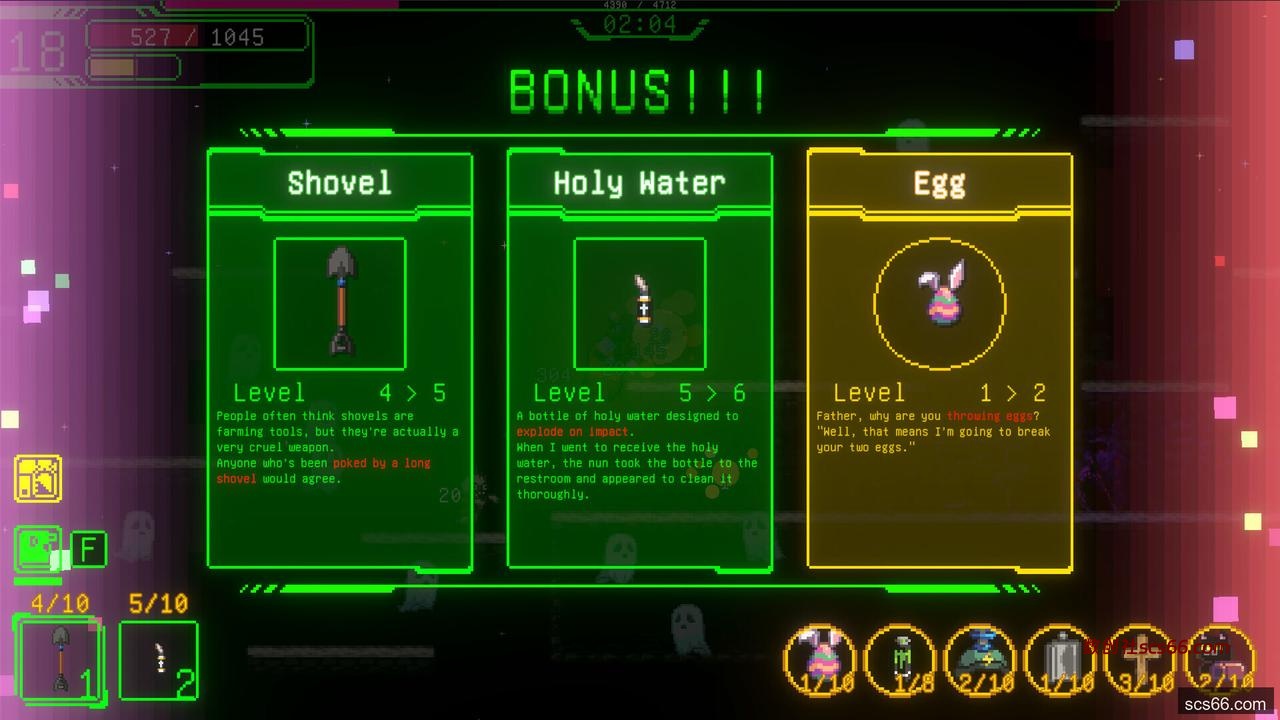Activate the green skill icon beside F
The width and height of the screenshot is (1280, 720).
pyautogui.click(x=38, y=550)
